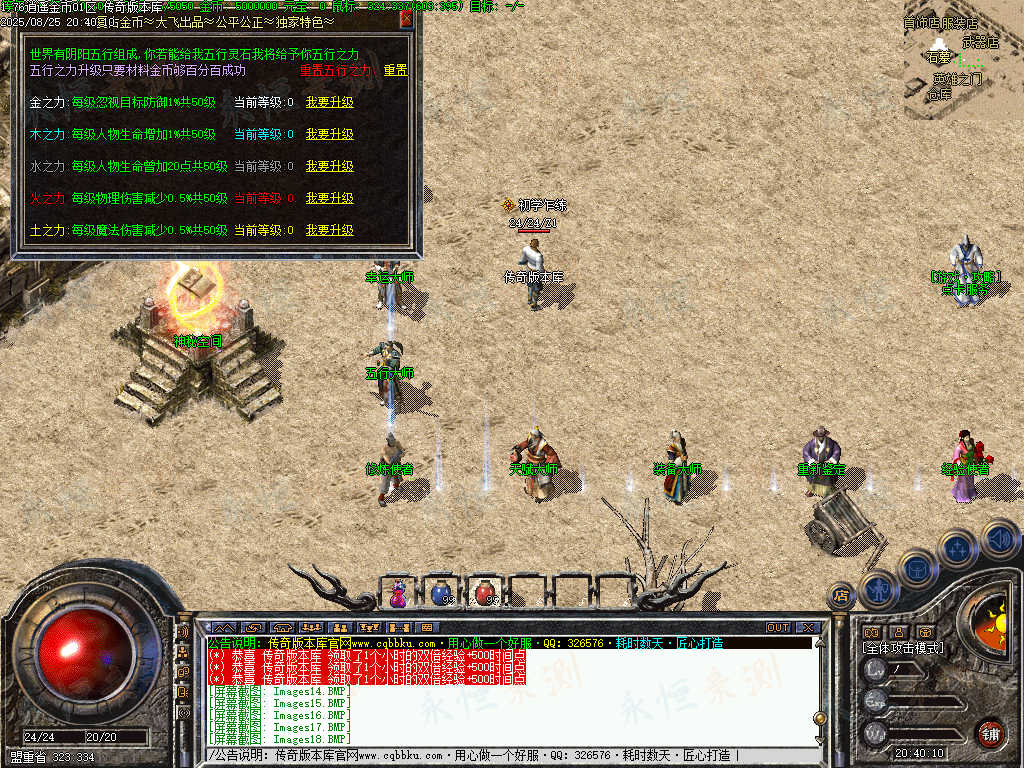Upgrade the 木之力 (Wood power)
This screenshot has height=768, width=1024.
pyautogui.click(x=329, y=134)
